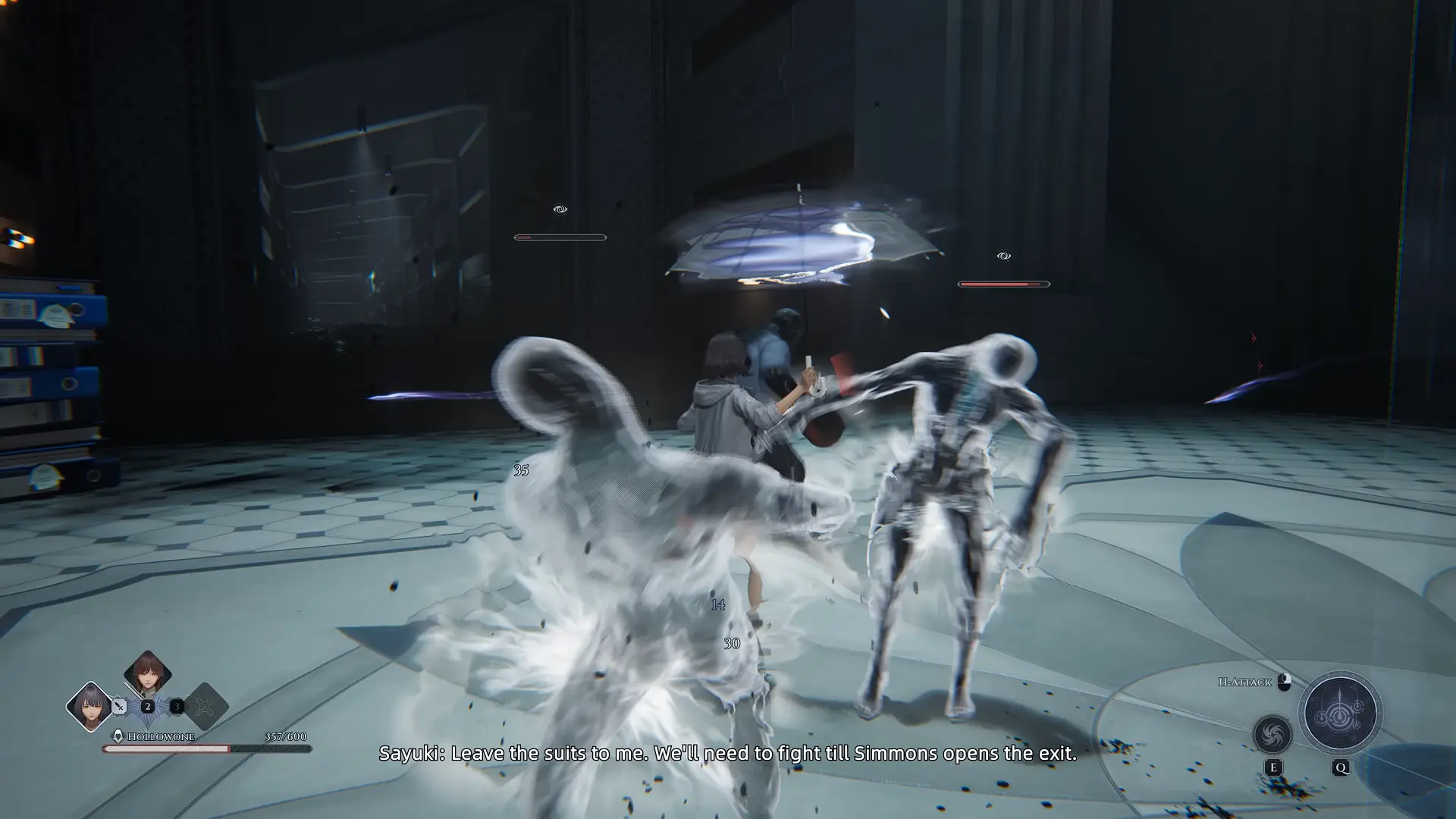This screenshot has height=819, width=1456.
Task: Expand the right enemy status bar
Action: pyautogui.click(x=1003, y=285)
